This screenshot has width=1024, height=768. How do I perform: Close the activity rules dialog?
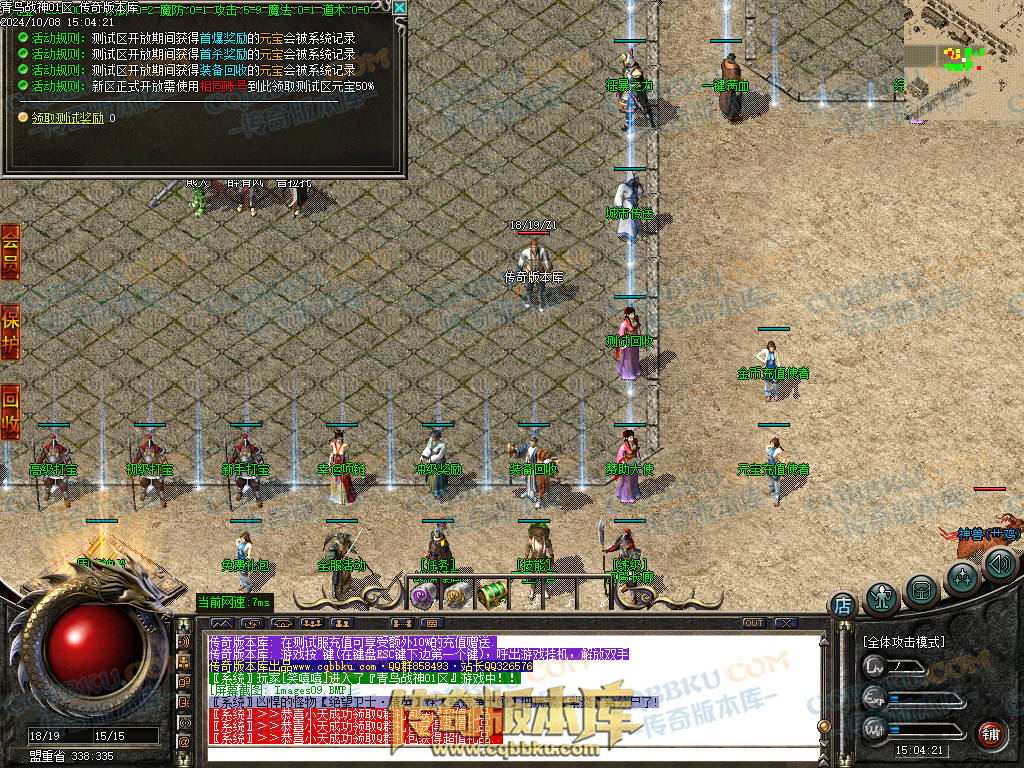click(x=400, y=8)
